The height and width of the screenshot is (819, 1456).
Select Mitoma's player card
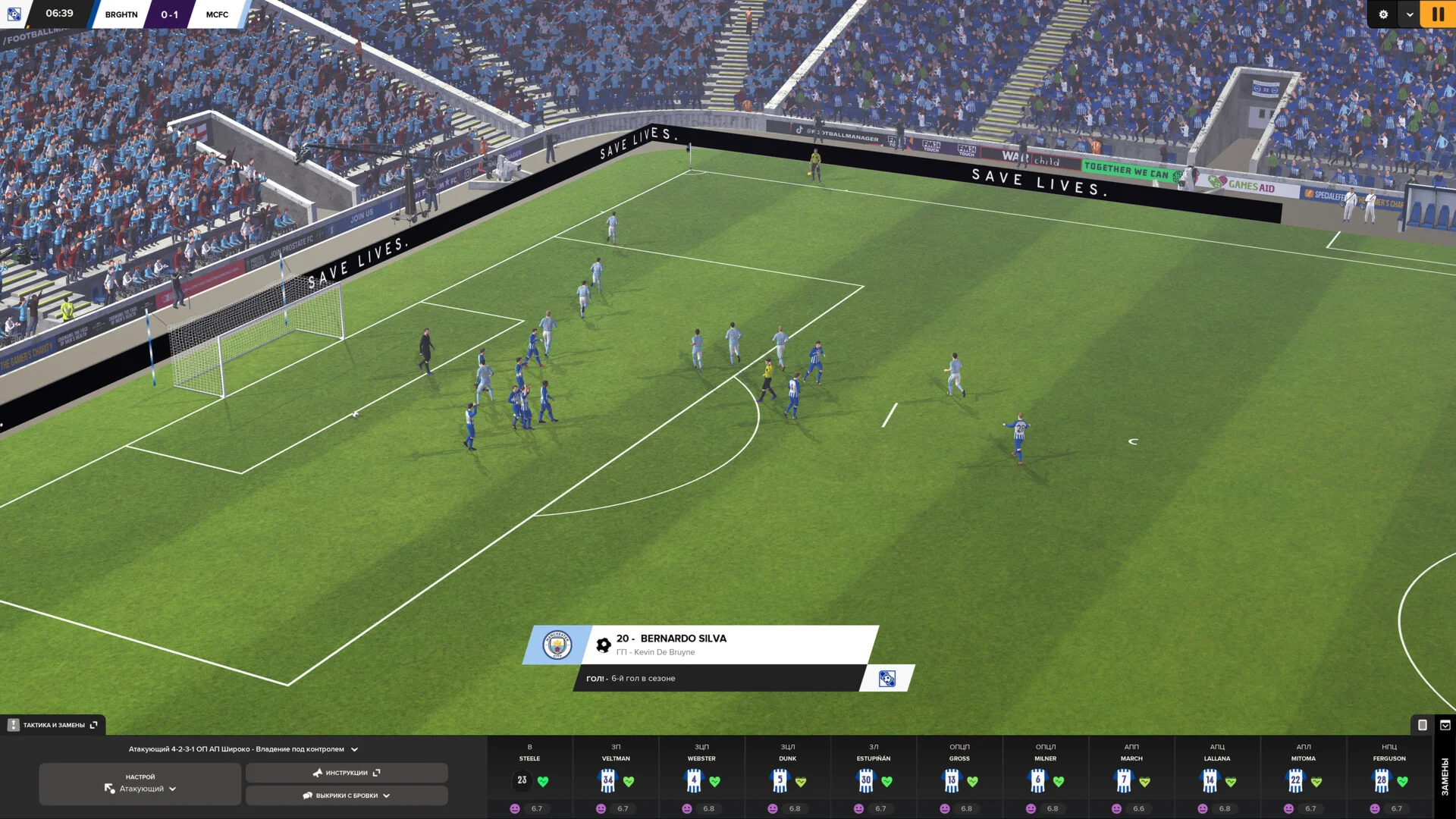tap(1304, 777)
